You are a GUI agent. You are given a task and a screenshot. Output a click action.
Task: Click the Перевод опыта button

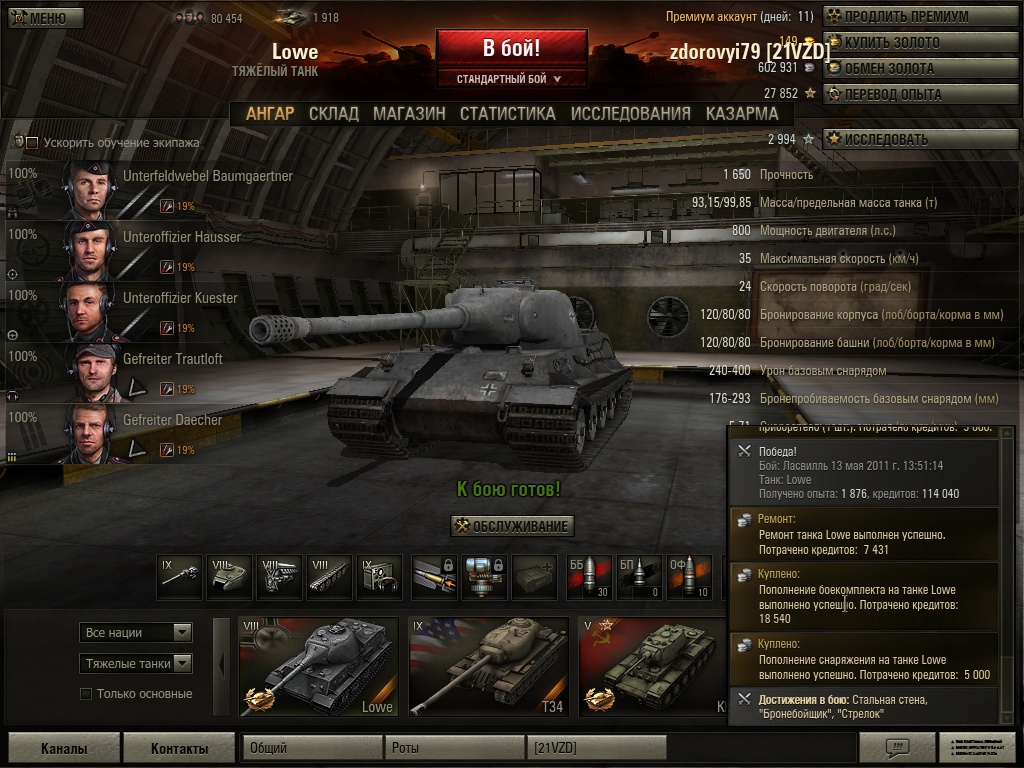[x=906, y=95]
